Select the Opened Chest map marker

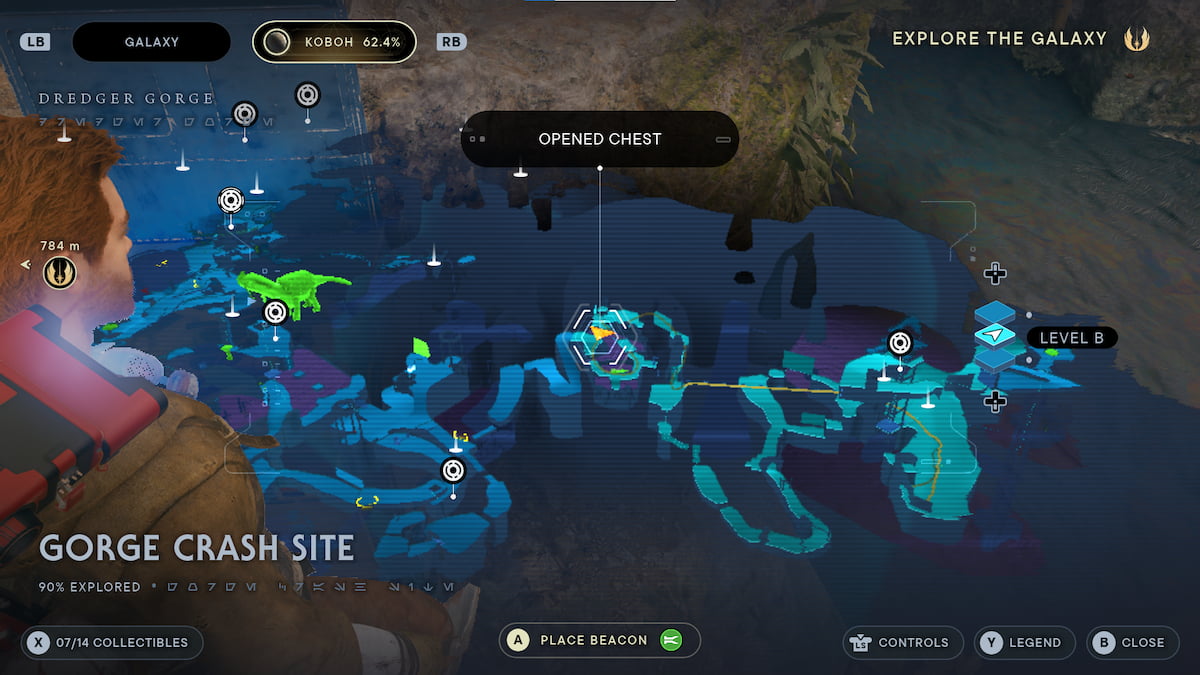(x=599, y=337)
